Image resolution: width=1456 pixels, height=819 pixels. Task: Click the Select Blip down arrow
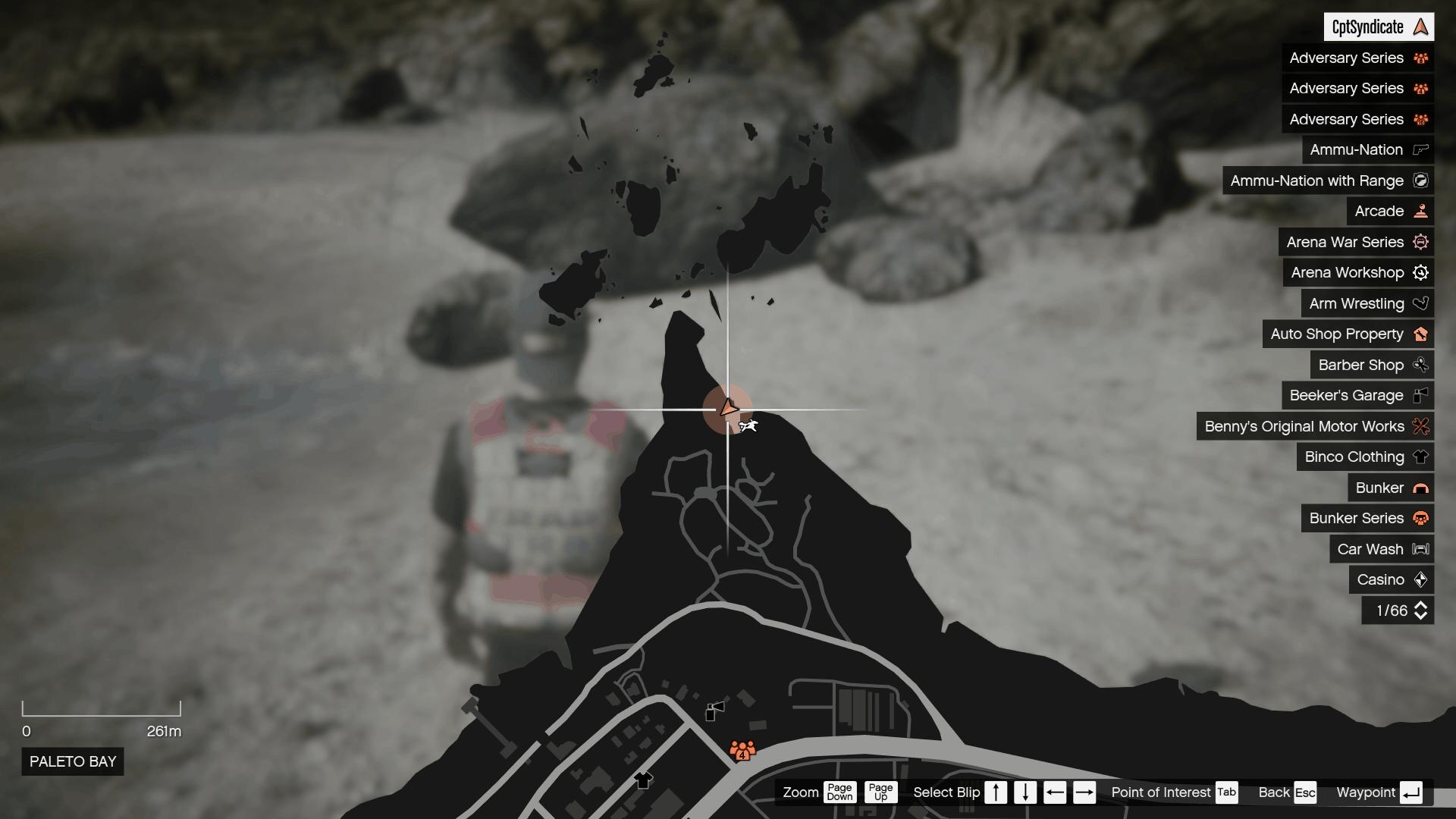click(1025, 792)
